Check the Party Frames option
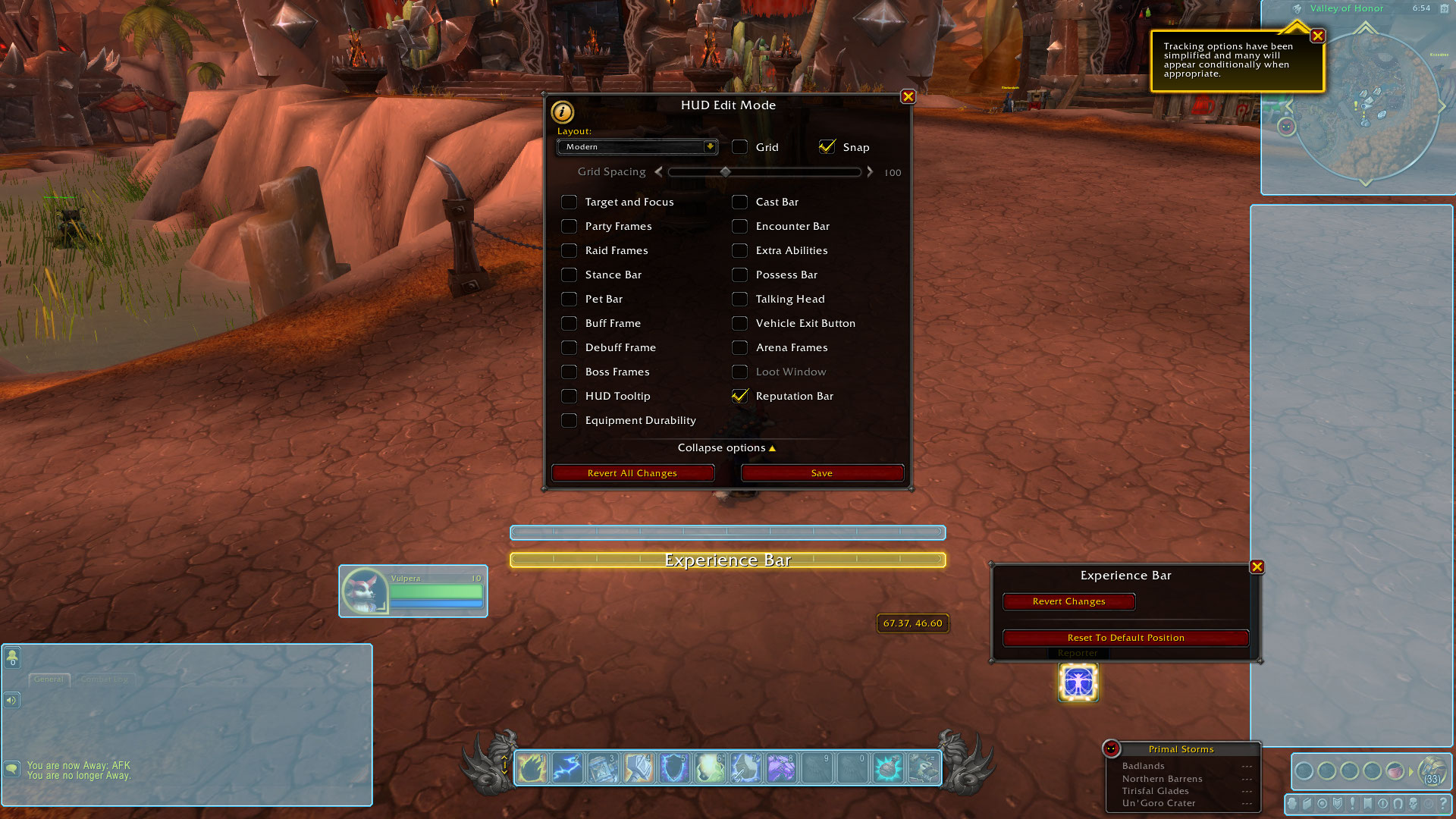This screenshot has width=1456, height=819. click(x=569, y=226)
